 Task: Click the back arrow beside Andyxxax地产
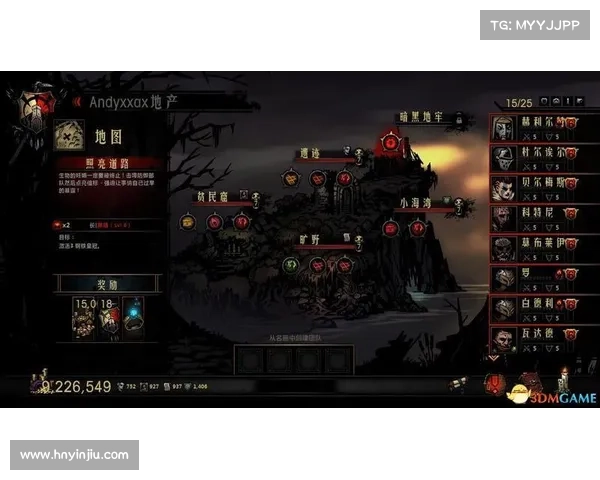point(76,101)
